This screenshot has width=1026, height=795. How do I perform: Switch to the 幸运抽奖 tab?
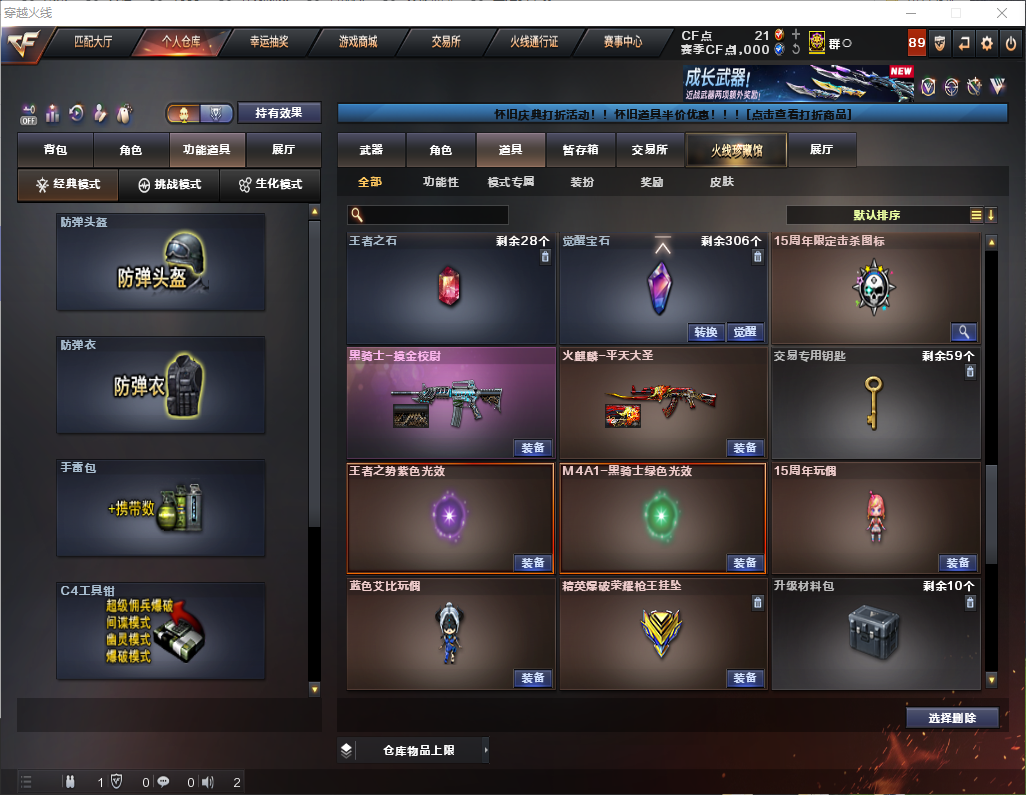(x=269, y=42)
